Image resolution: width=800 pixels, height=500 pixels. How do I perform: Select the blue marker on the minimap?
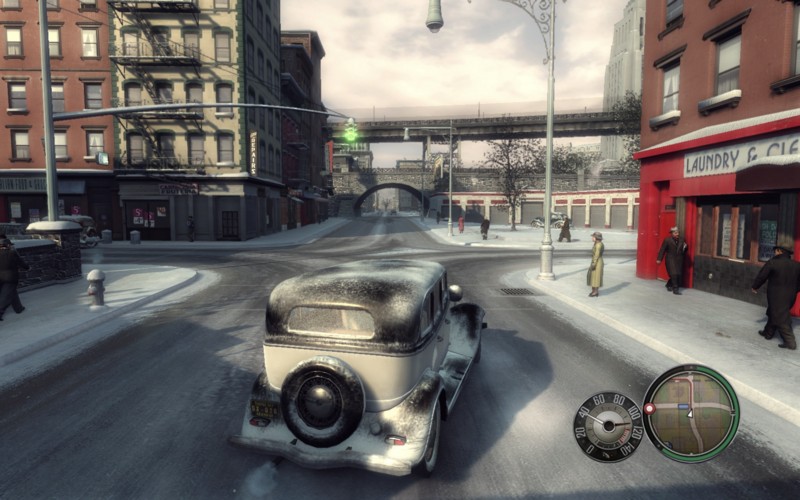(x=683, y=406)
